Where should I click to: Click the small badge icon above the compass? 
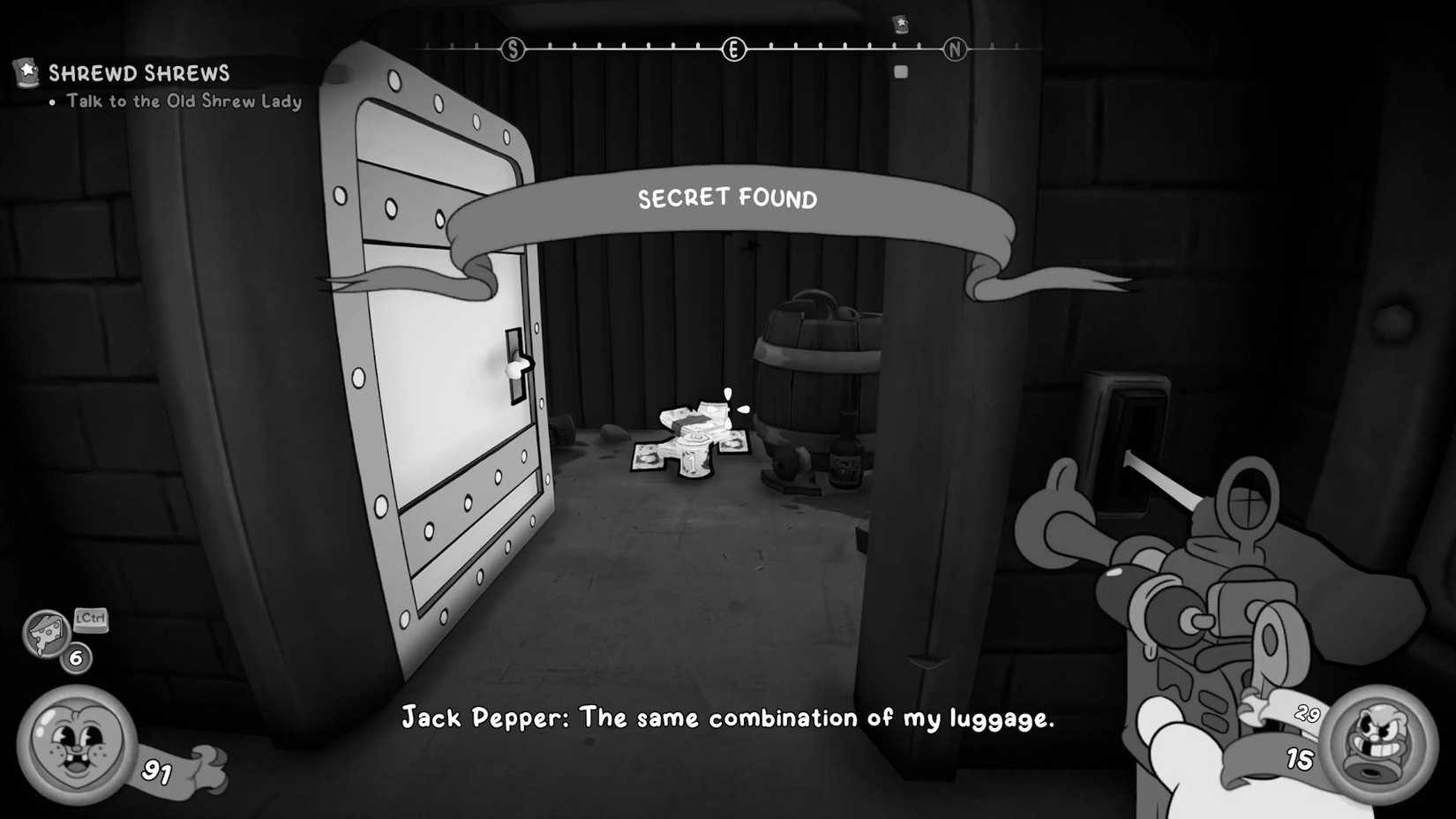[x=900, y=24]
